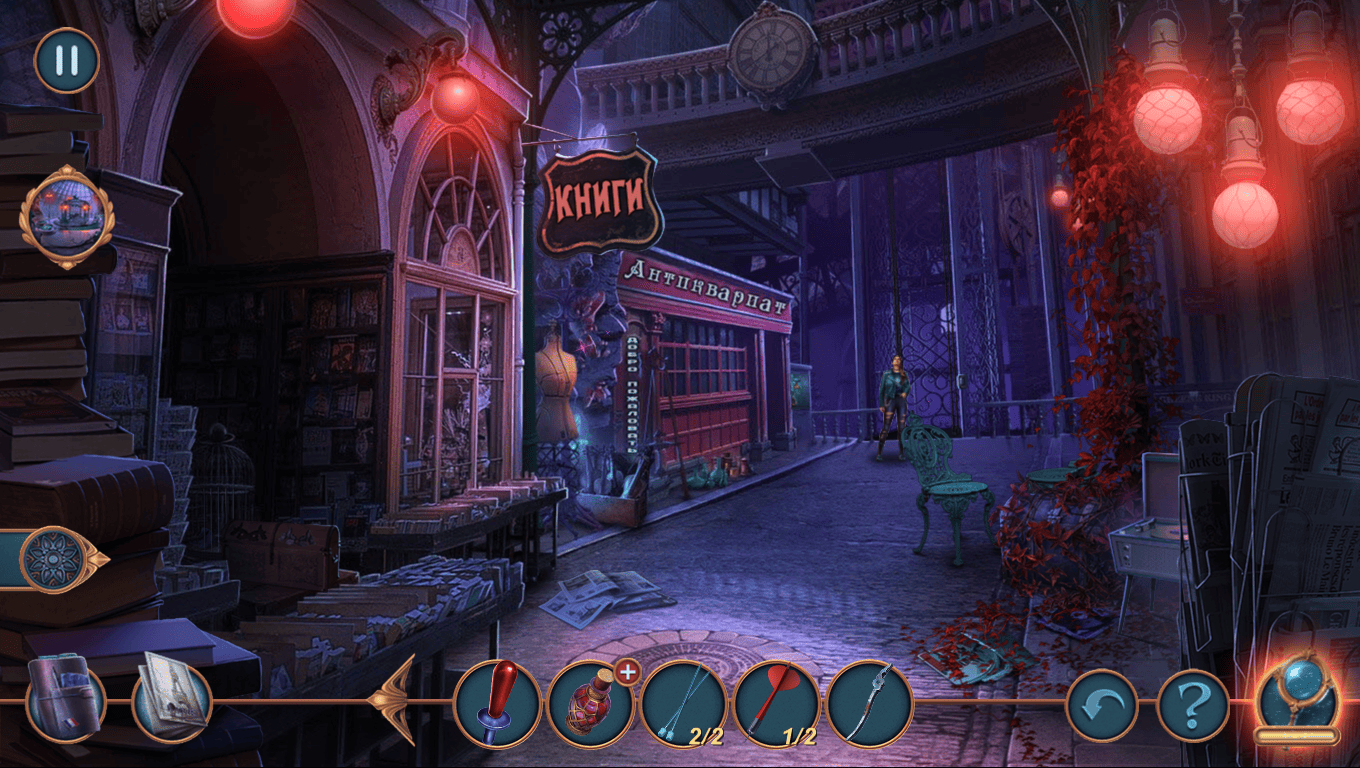Select the red-handled tool in inventory
1360x768 pixels.
497,703
